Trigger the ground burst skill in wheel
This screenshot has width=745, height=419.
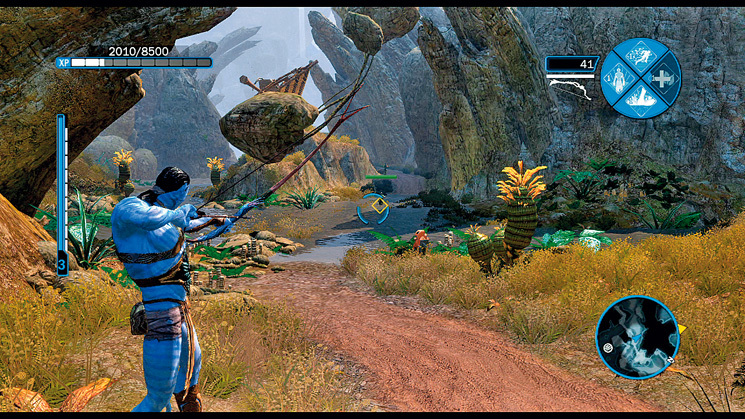[x=641, y=100]
